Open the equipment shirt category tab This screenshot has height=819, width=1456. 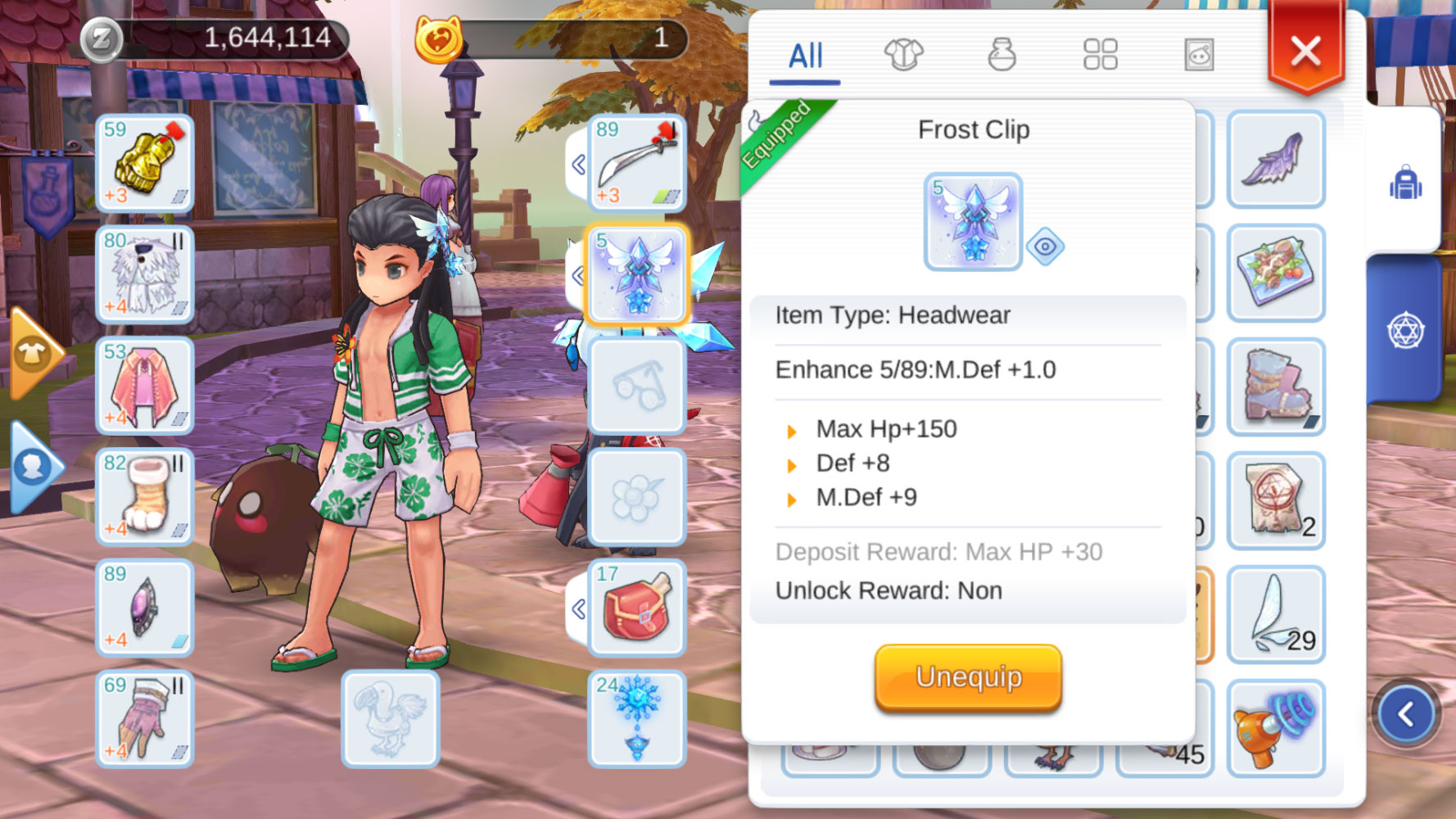(903, 55)
